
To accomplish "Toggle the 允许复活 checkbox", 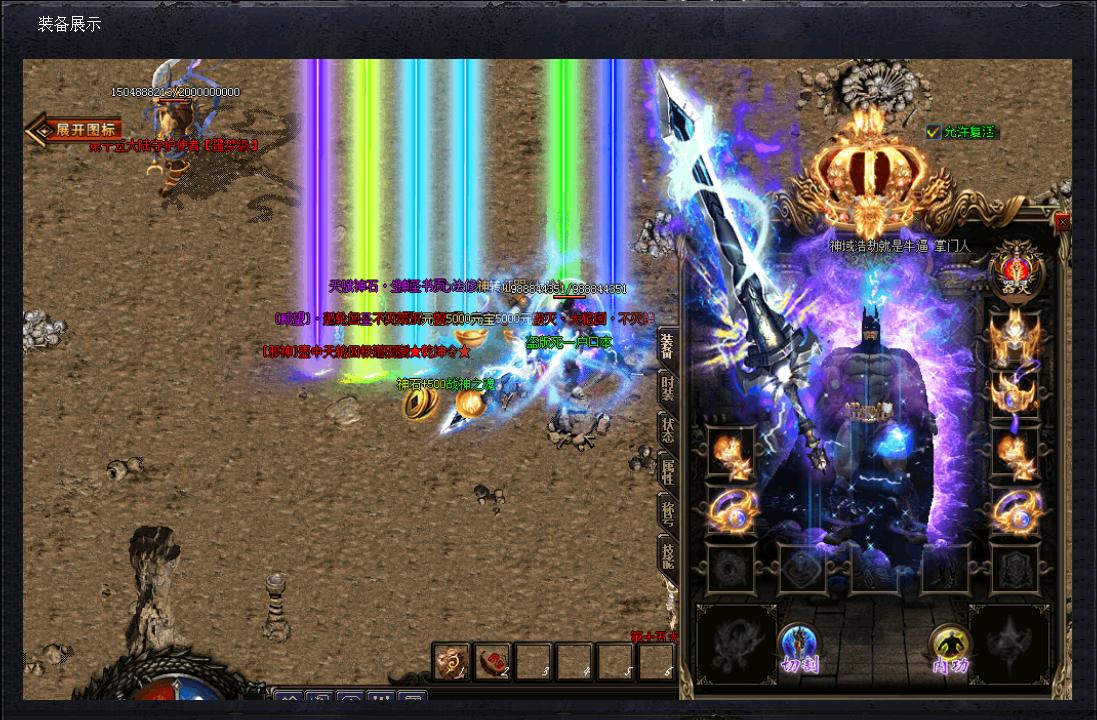I will (934, 132).
